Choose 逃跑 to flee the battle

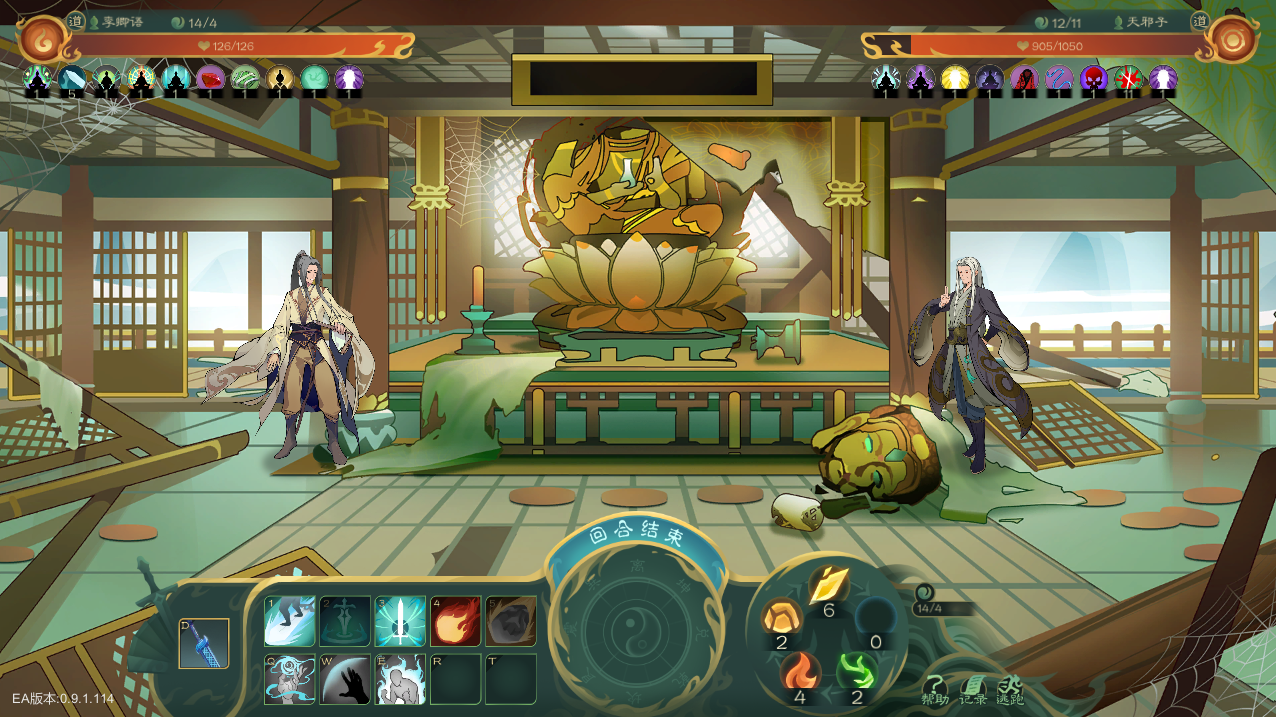pyautogui.click(x=1010, y=689)
